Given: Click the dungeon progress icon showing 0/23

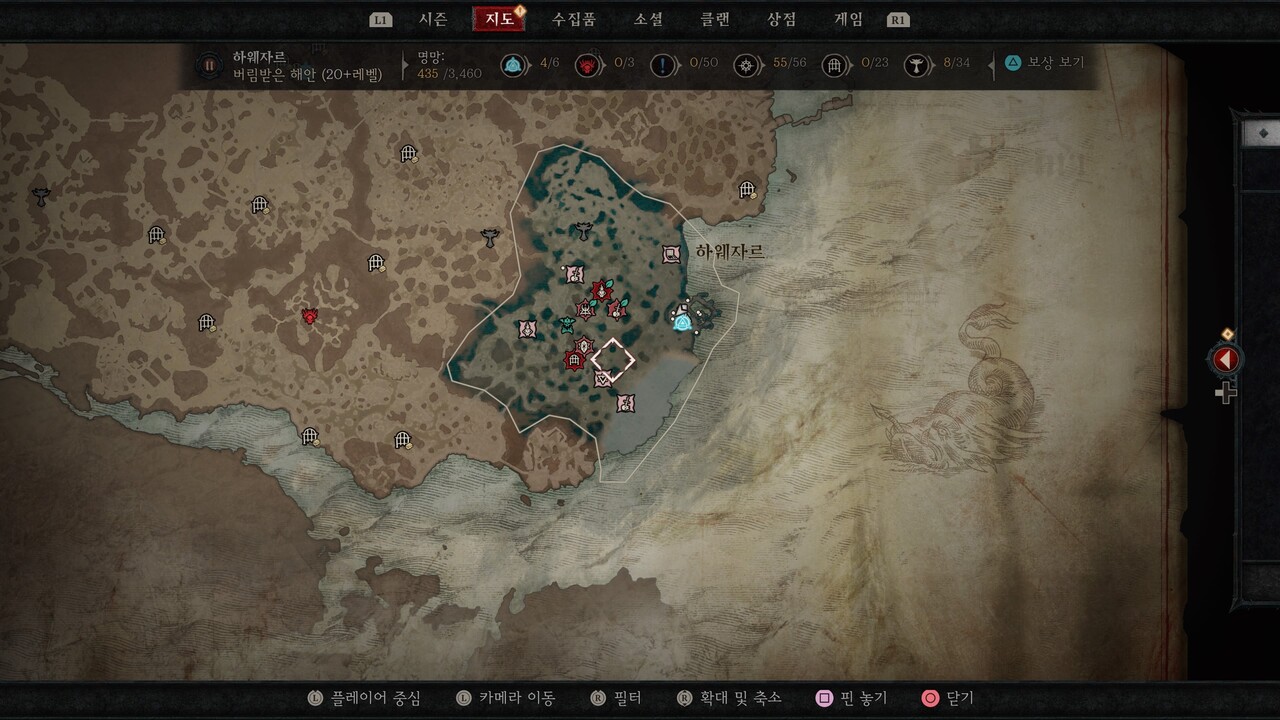Looking at the screenshot, I should tap(835, 66).
